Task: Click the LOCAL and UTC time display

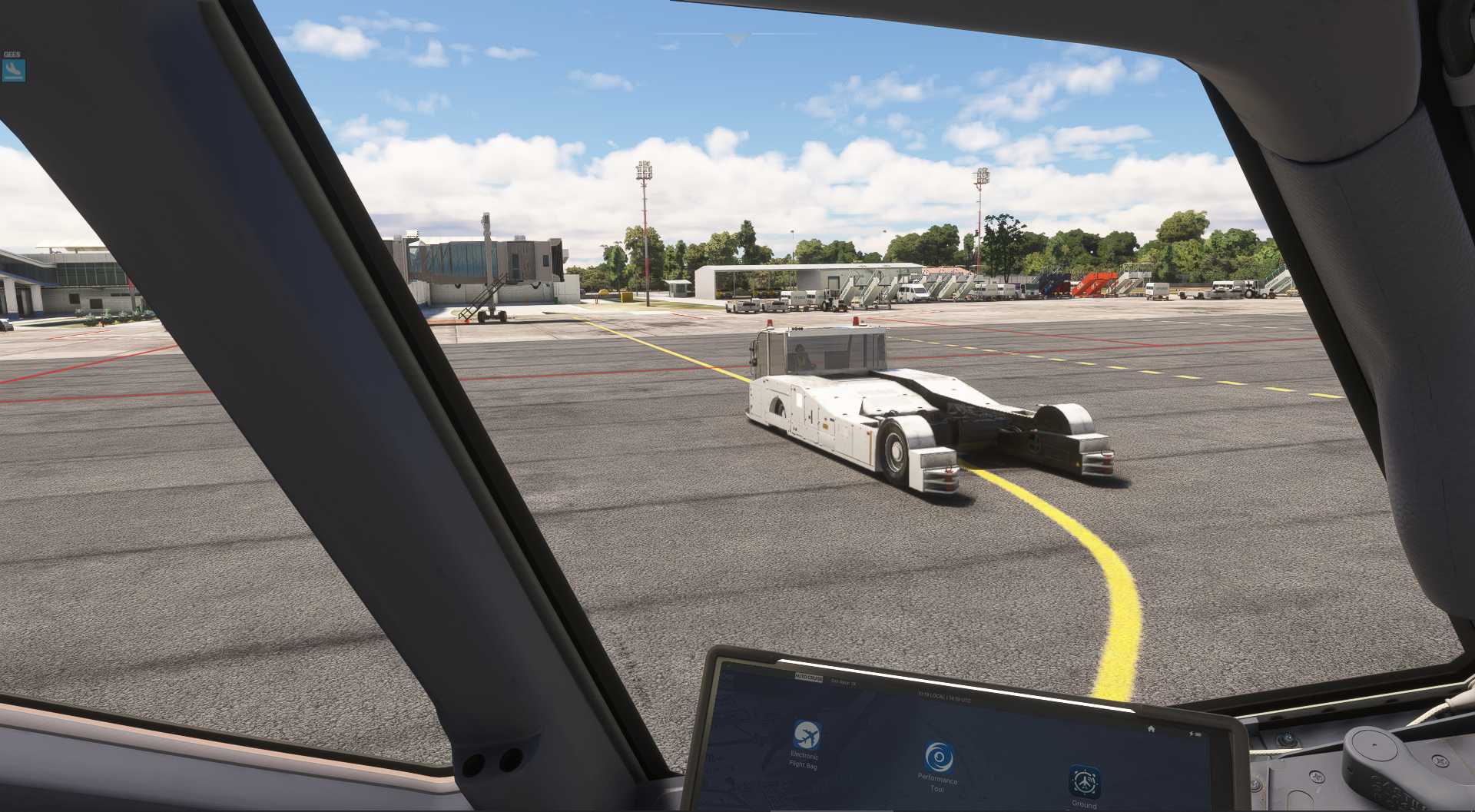Action: tap(943, 696)
